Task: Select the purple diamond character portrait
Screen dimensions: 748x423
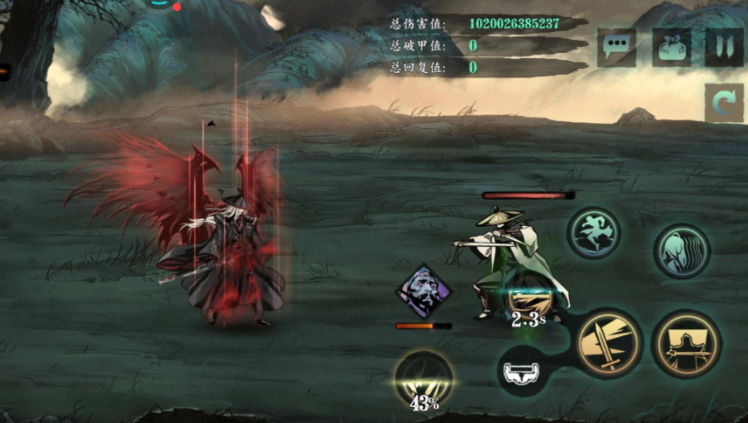Action: point(425,290)
